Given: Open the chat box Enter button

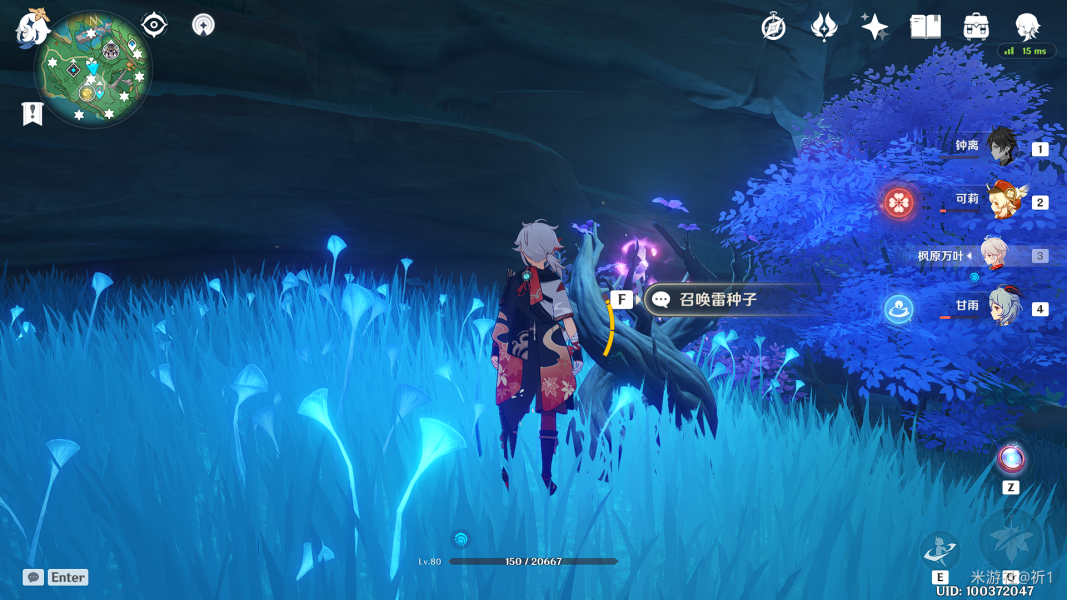Looking at the screenshot, I should click(x=56, y=577).
